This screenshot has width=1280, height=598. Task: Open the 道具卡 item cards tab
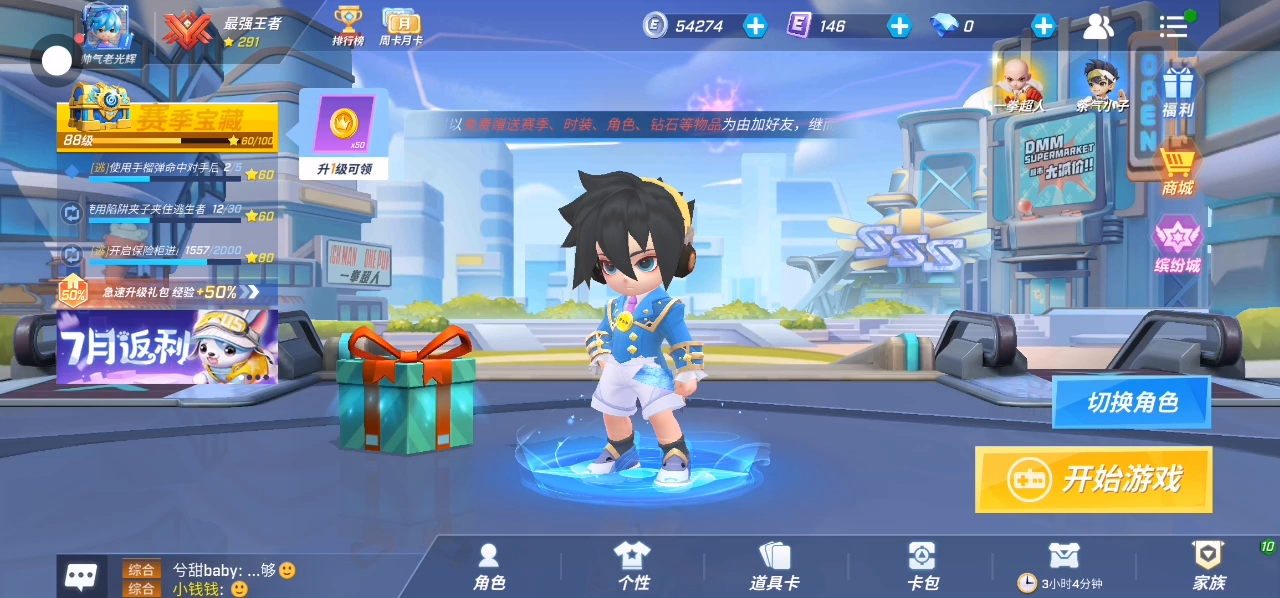click(774, 566)
